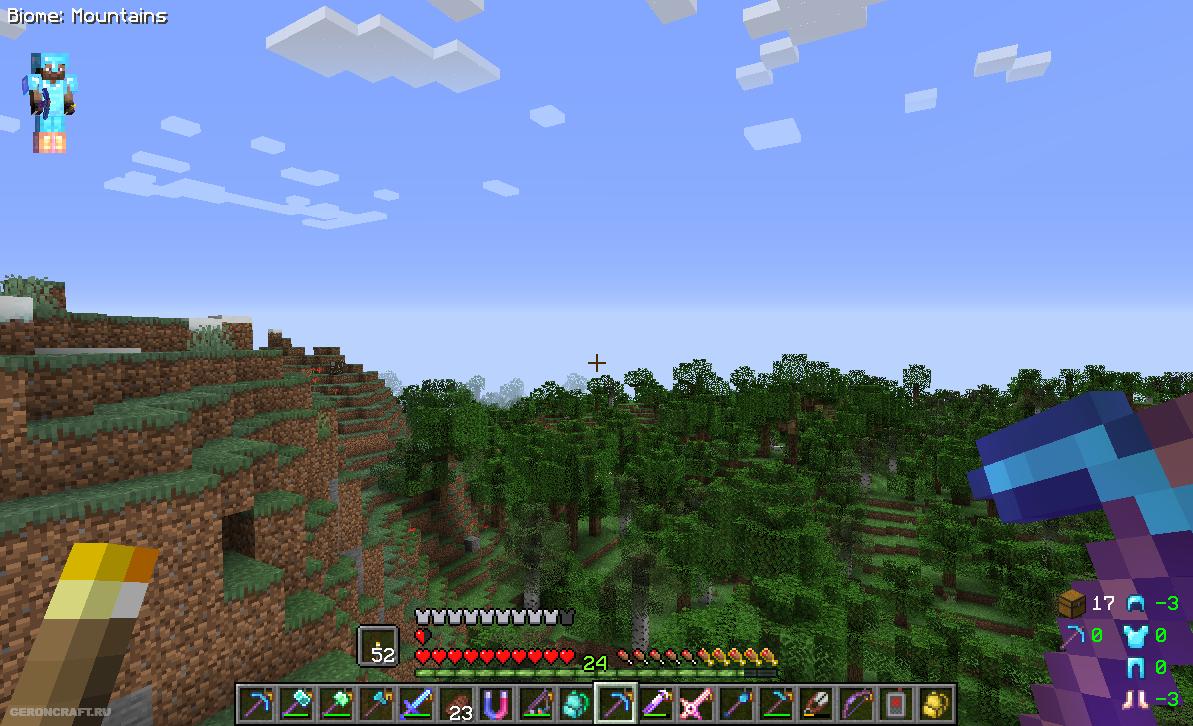Switch to the green-headed hammer slot

tap(335, 704)
